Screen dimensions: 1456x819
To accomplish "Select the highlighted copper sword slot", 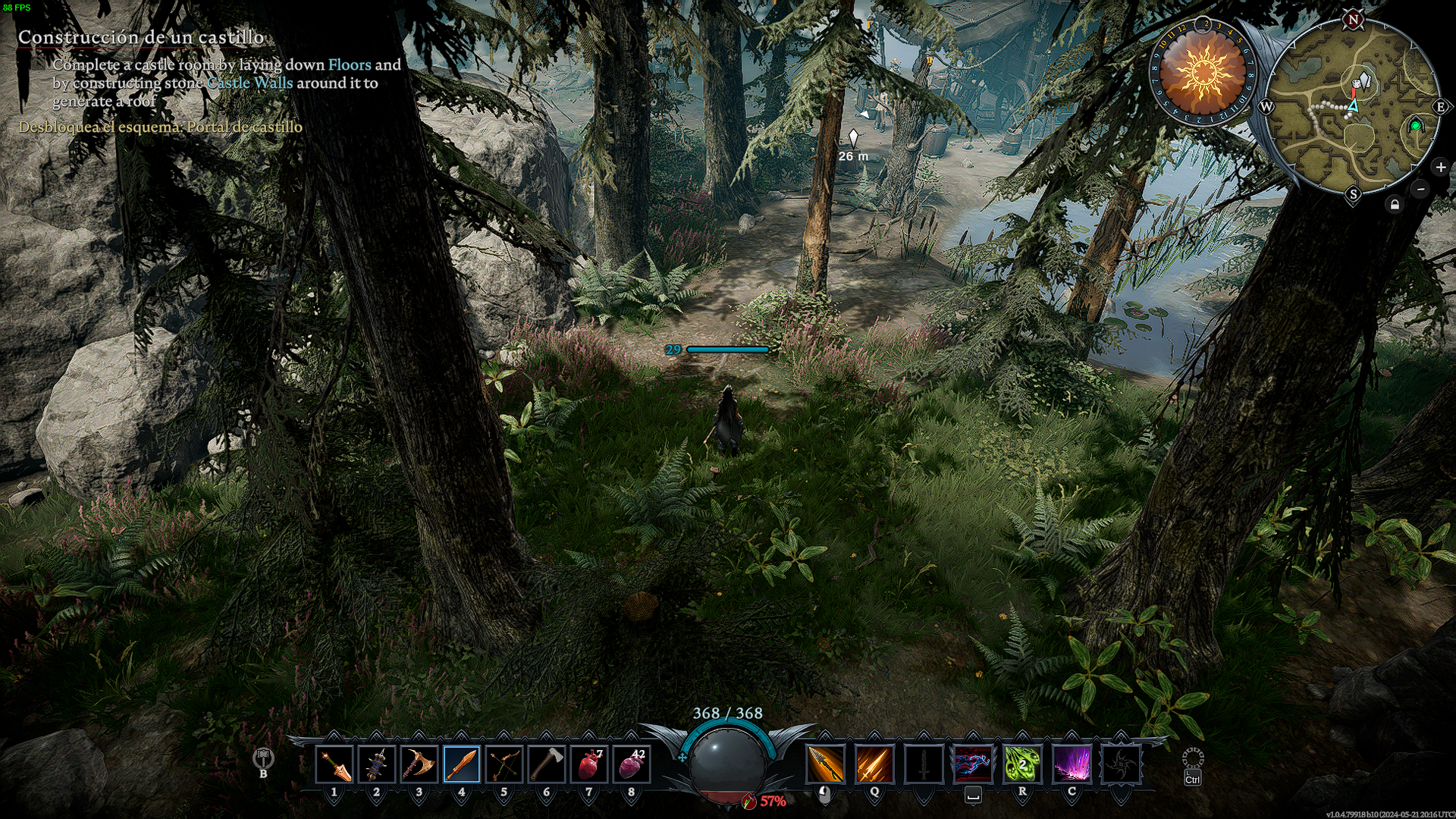I will (x=461, y=764).
